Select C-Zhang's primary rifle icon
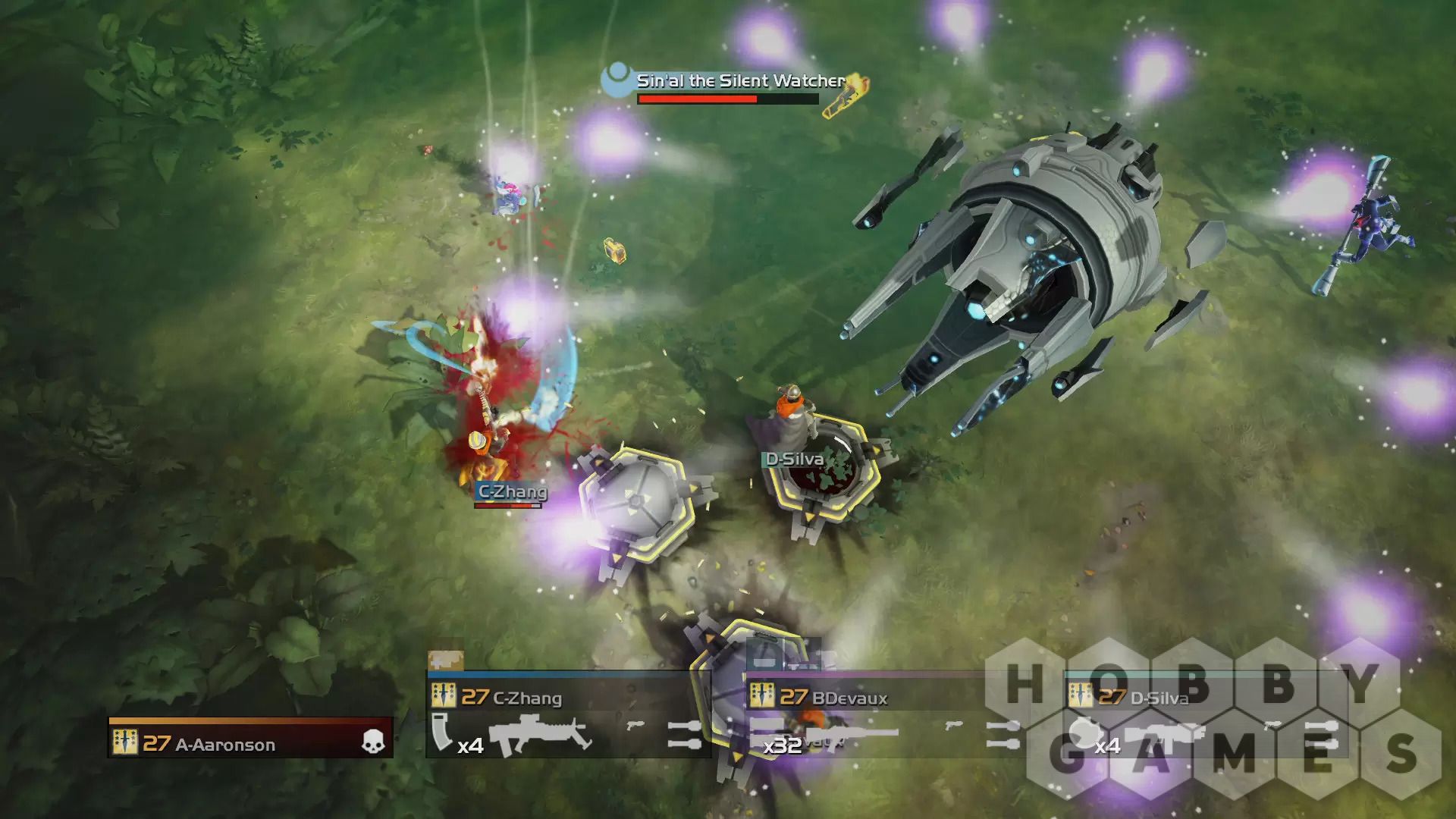 pos(539,735)
